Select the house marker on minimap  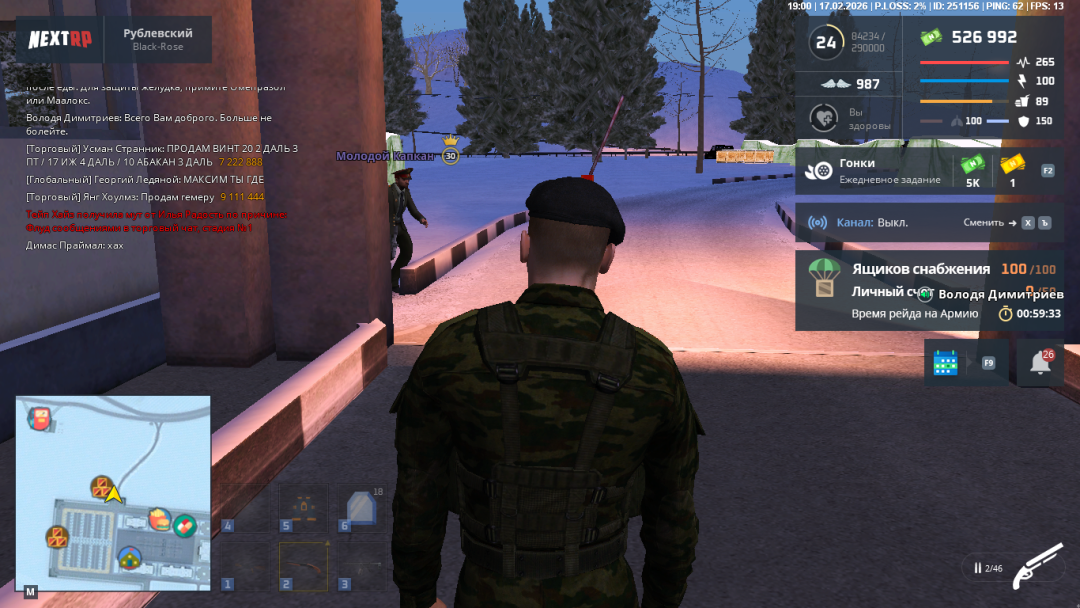(129, 558)
